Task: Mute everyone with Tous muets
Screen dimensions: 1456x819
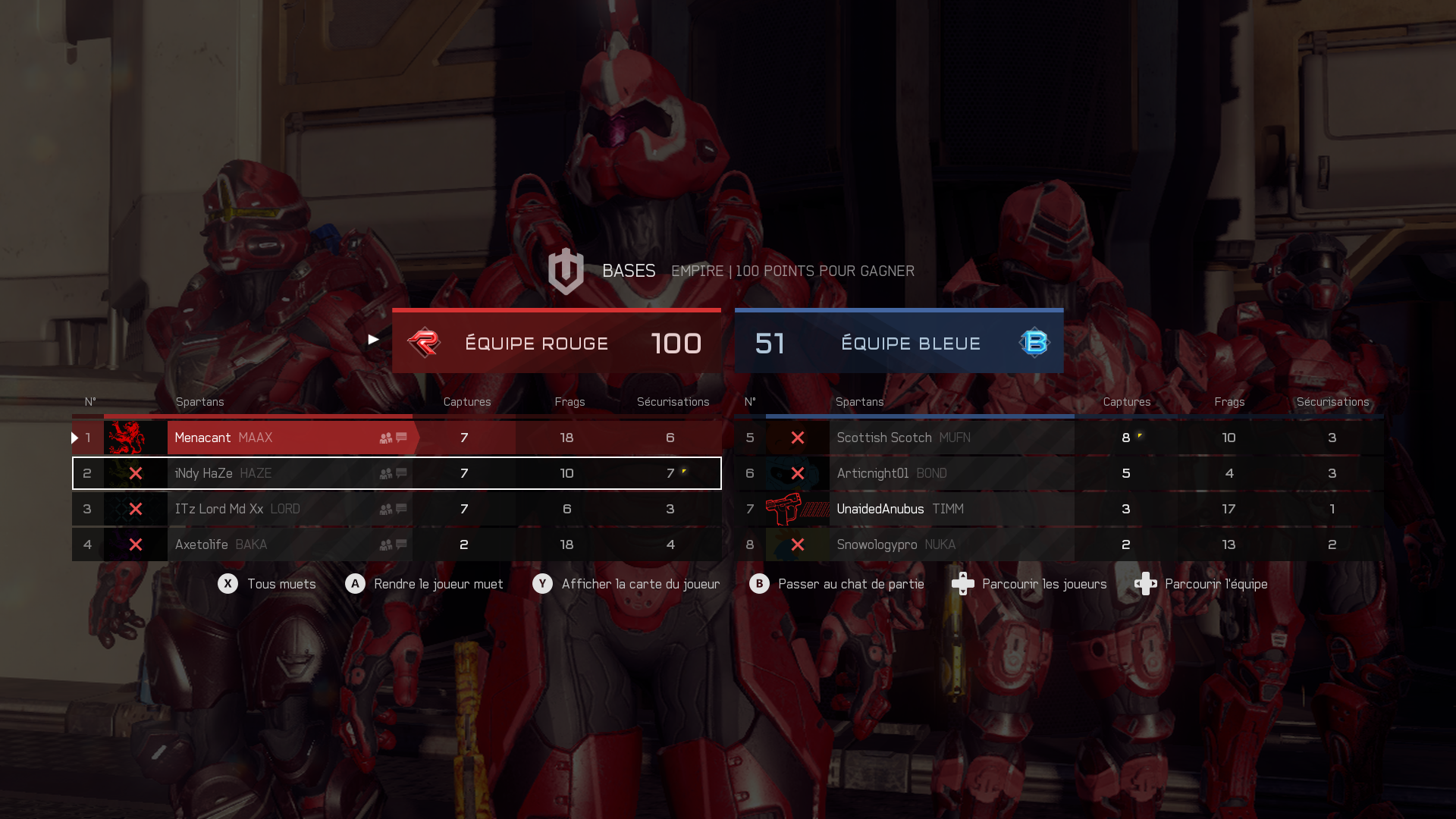Action: 267,584
